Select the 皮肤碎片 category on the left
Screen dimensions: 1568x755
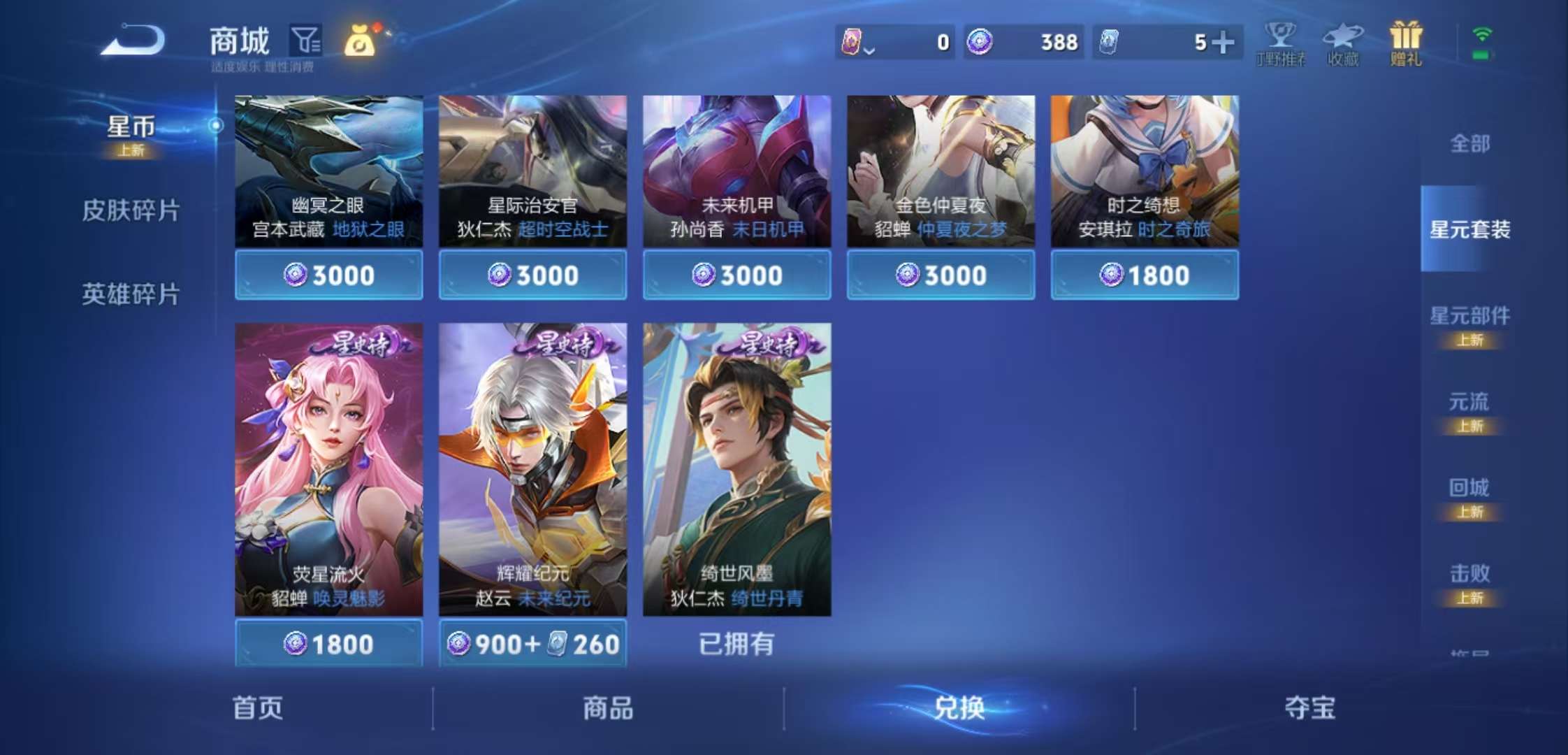click(131, 210)
